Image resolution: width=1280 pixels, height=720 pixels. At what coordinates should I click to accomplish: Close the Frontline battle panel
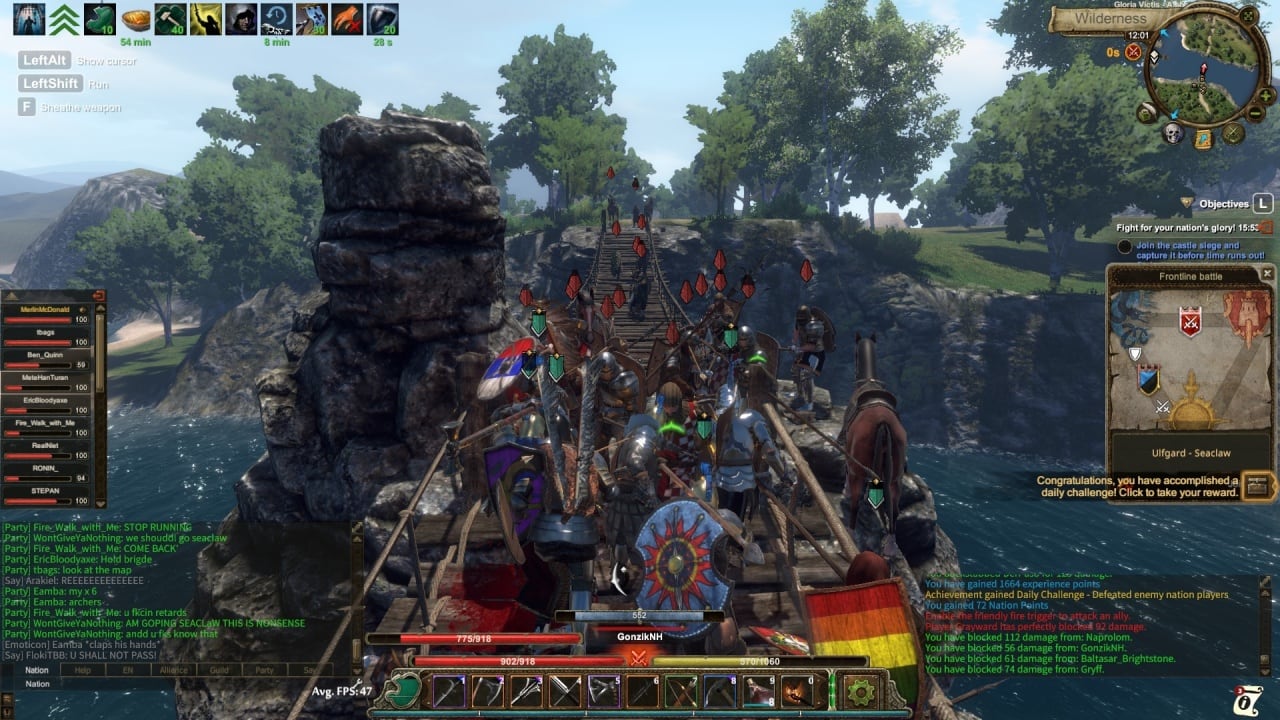1267,273
